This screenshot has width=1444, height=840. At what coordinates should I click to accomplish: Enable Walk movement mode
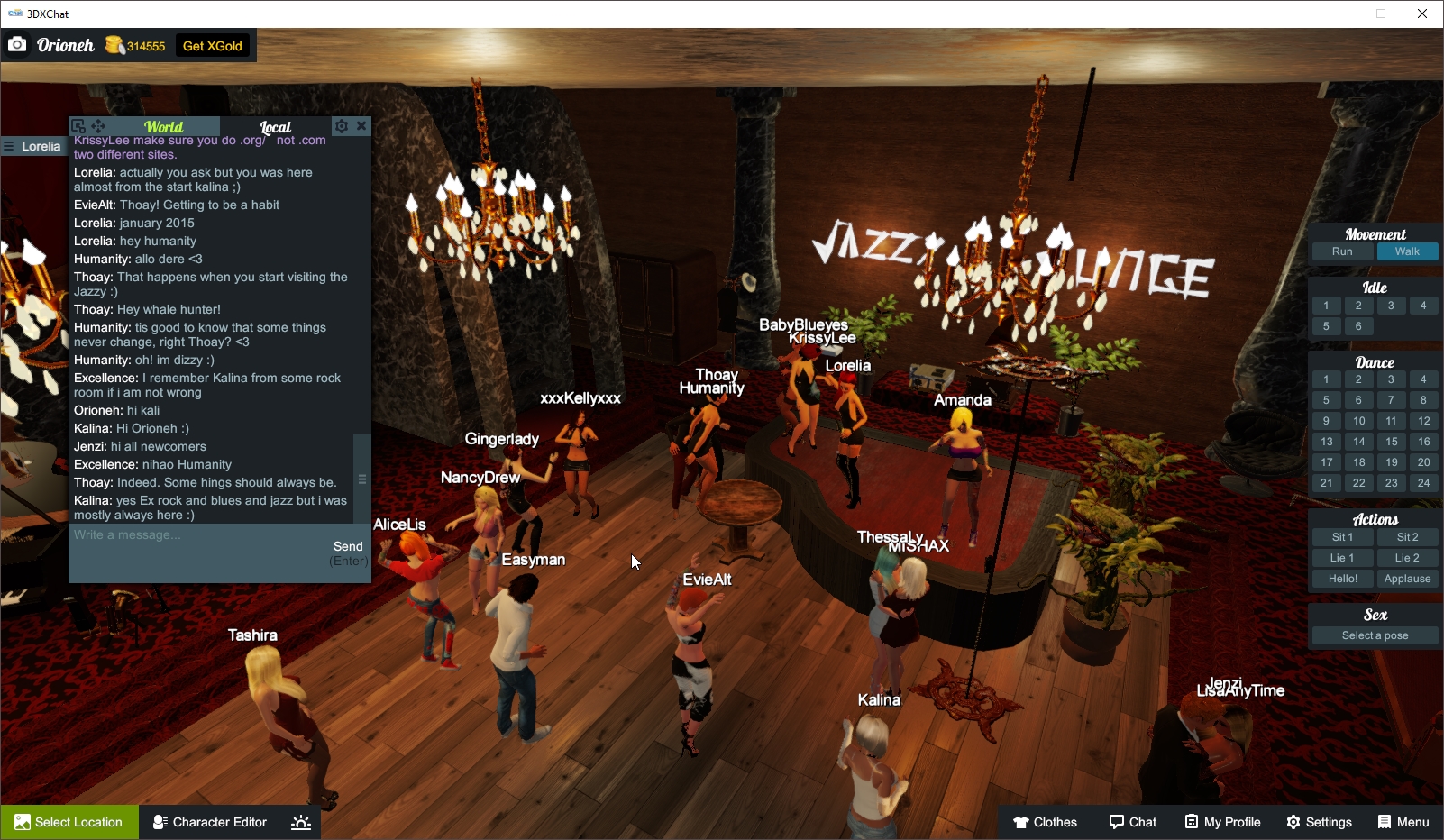tap(1407, 251)
